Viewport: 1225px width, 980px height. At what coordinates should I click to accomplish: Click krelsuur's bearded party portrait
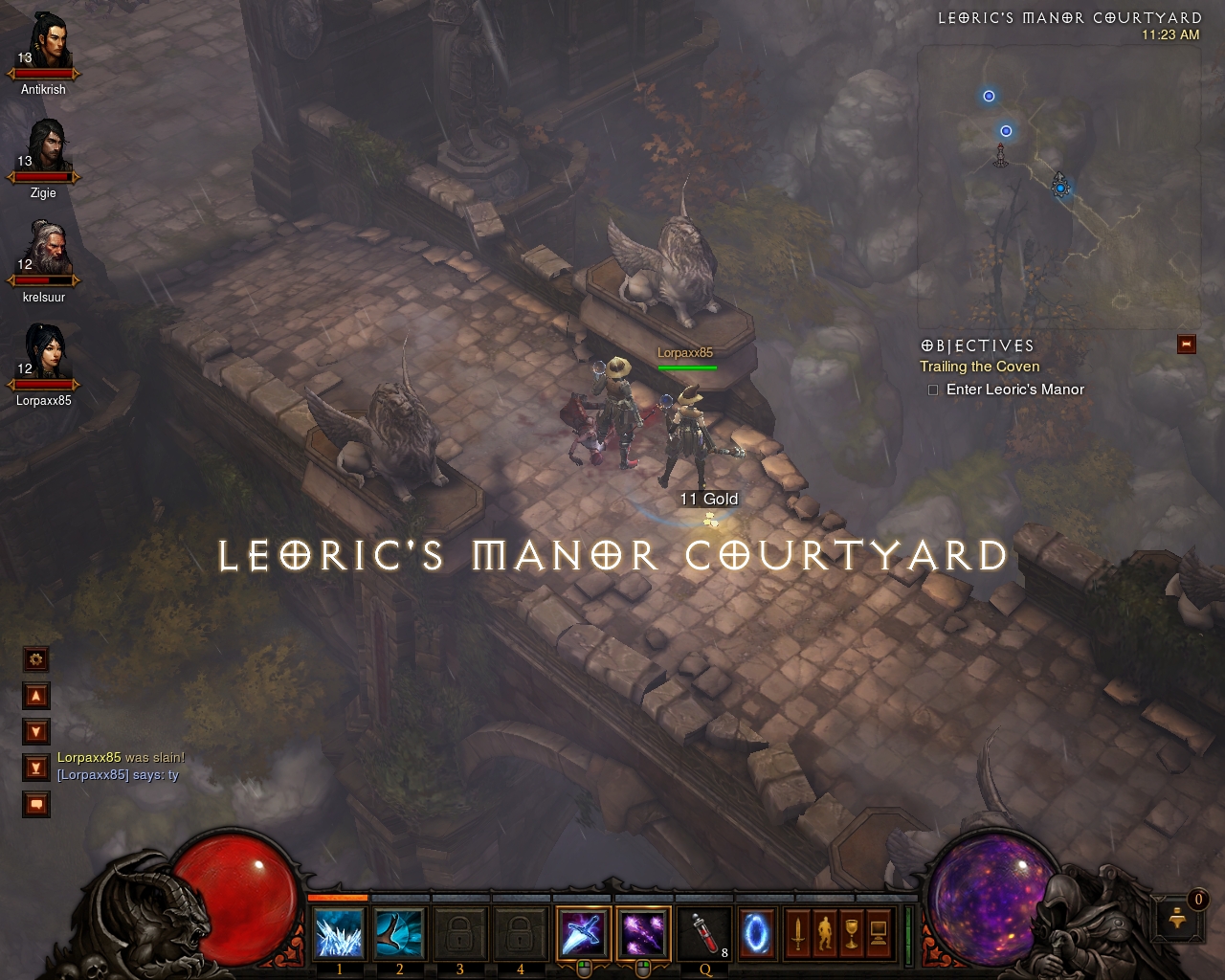click(x=45, y=250)
